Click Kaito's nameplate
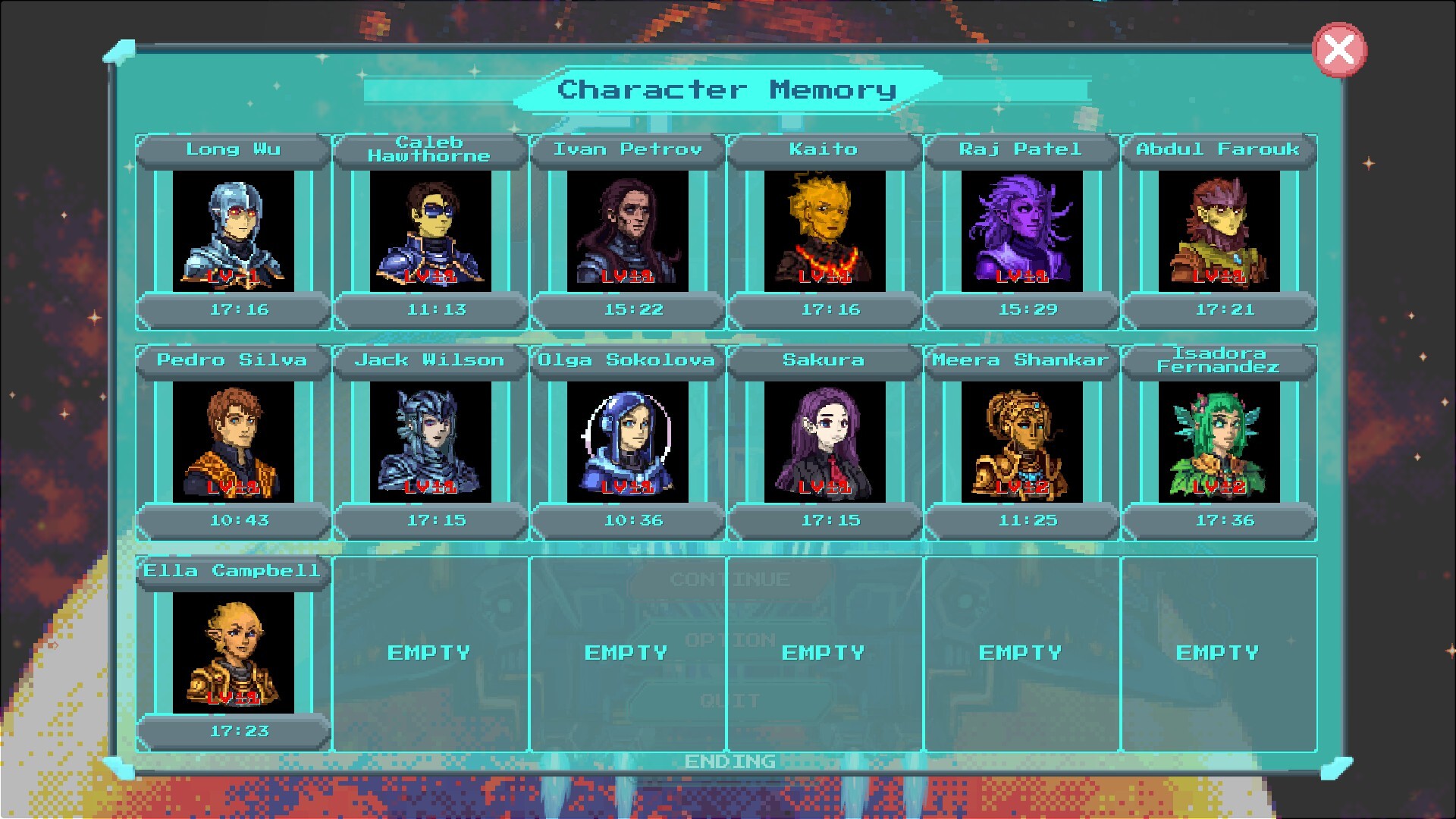Image resolution: width=1456 pixels, height=819 pixels. (825, 149)
